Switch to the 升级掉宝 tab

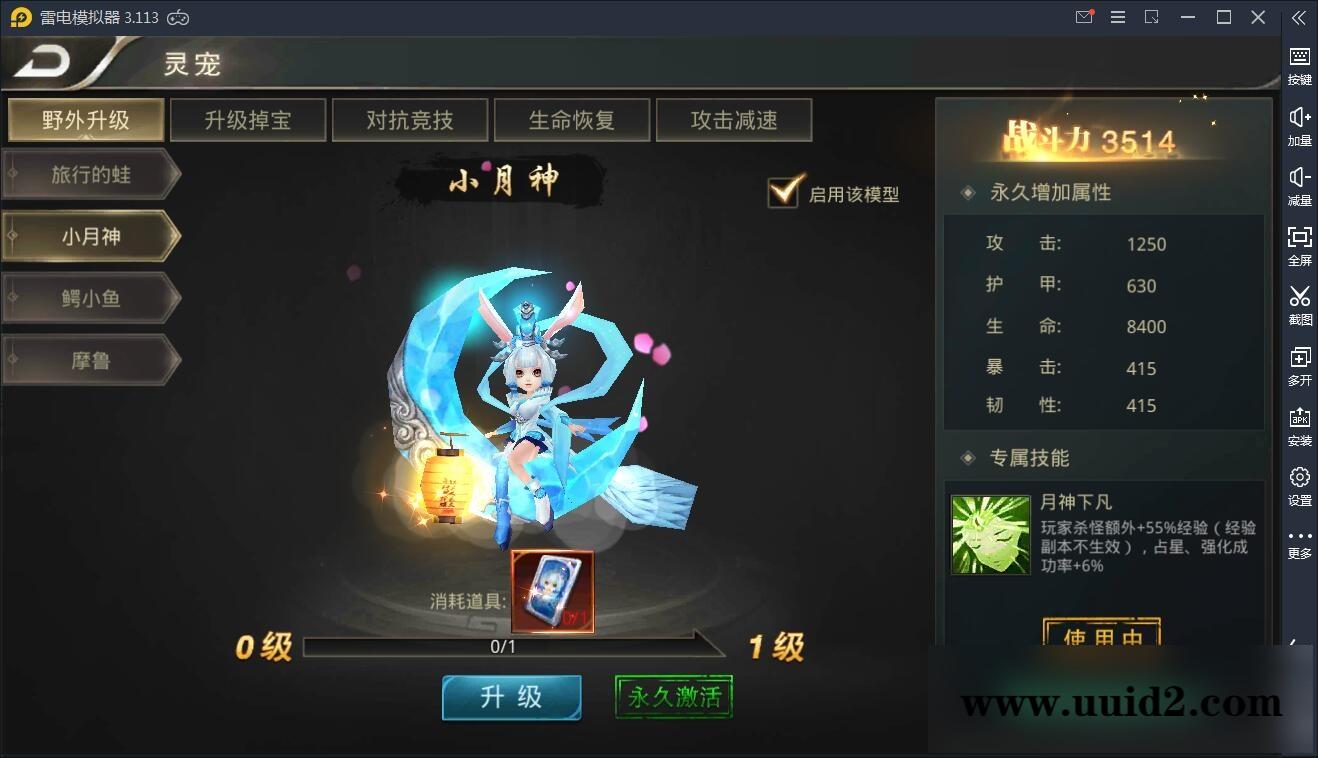(248, 119)
